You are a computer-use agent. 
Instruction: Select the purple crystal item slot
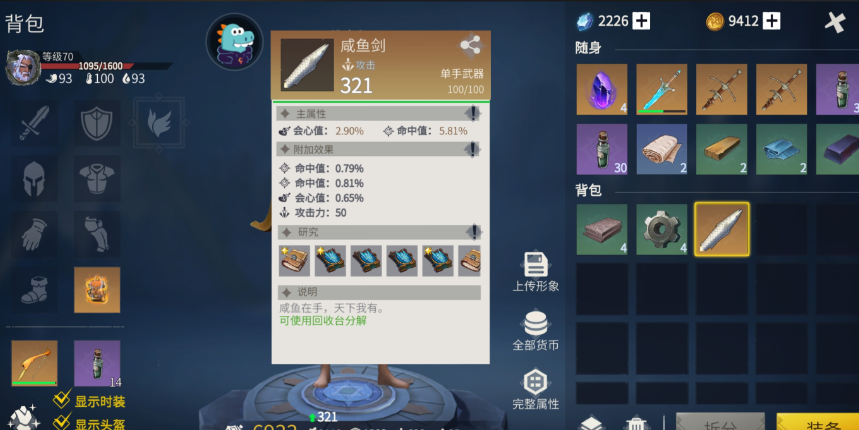coord(602,89)
